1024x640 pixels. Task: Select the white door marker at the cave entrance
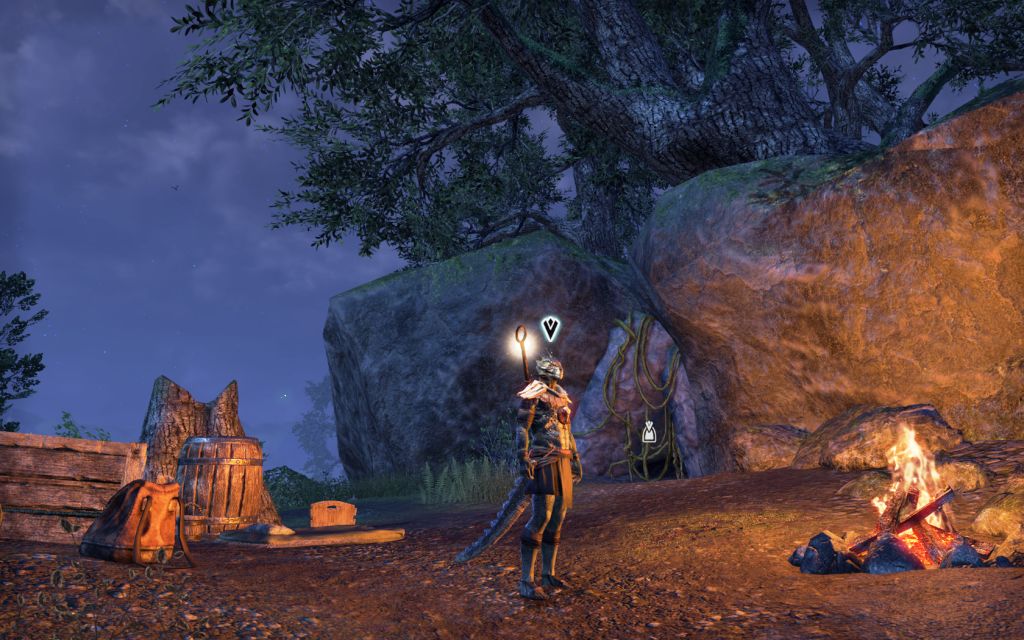point(649,432)
